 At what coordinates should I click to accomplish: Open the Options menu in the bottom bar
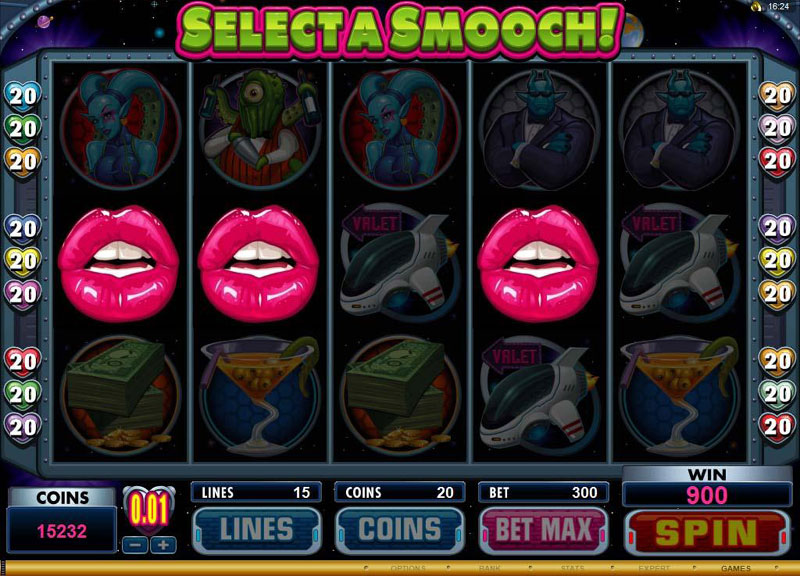click(x=408, y=568)
